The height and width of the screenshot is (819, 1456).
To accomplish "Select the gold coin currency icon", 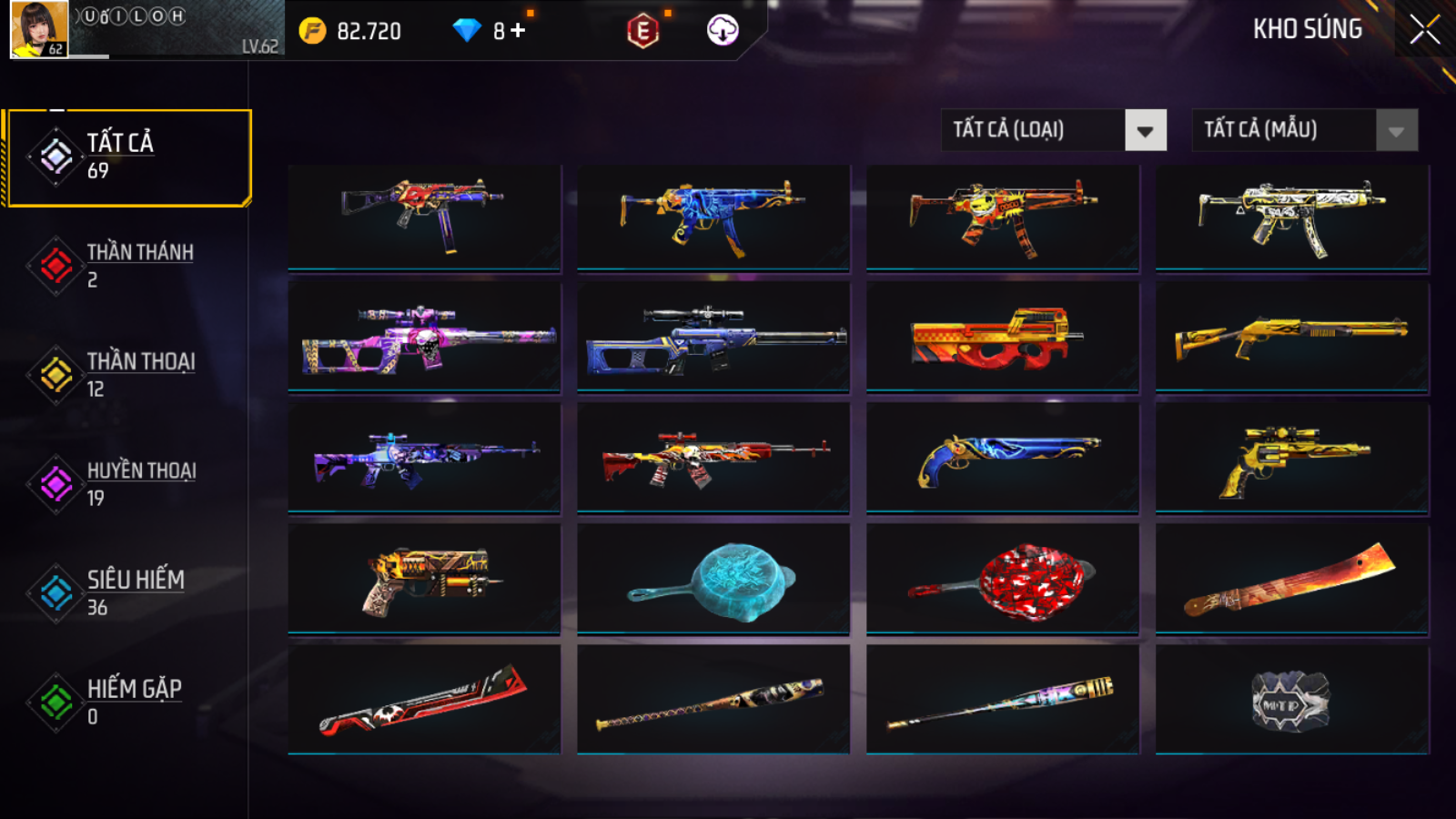I will [x=312, y=31].
